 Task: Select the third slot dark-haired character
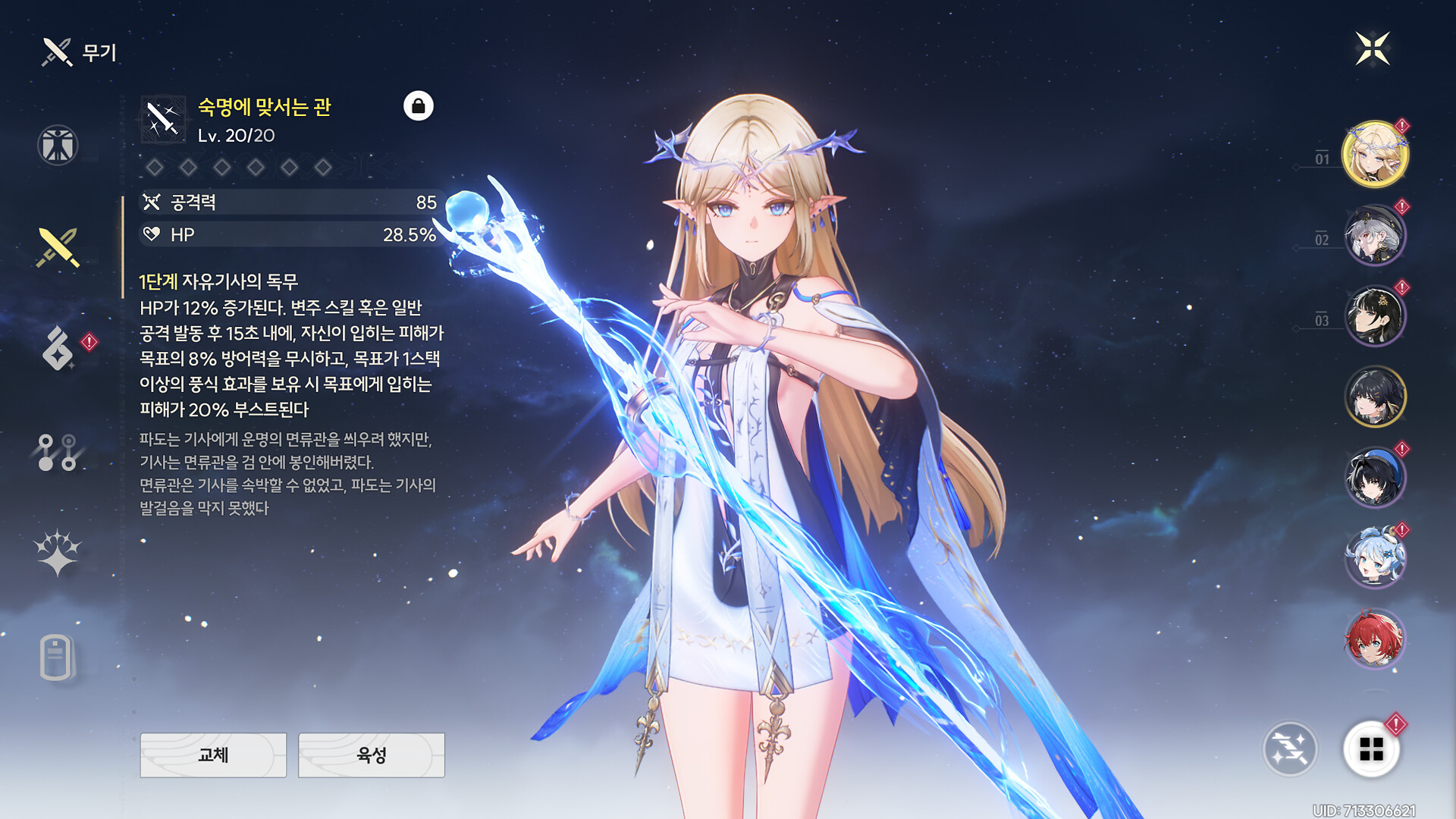(x=1374, y=316)
